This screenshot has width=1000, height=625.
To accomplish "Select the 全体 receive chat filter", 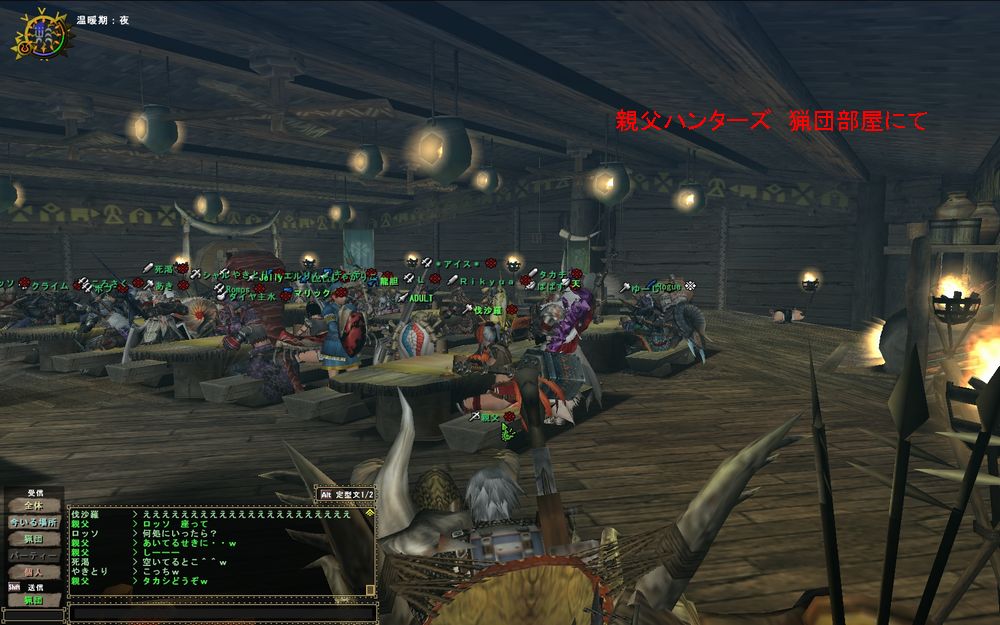I will 33,506.
